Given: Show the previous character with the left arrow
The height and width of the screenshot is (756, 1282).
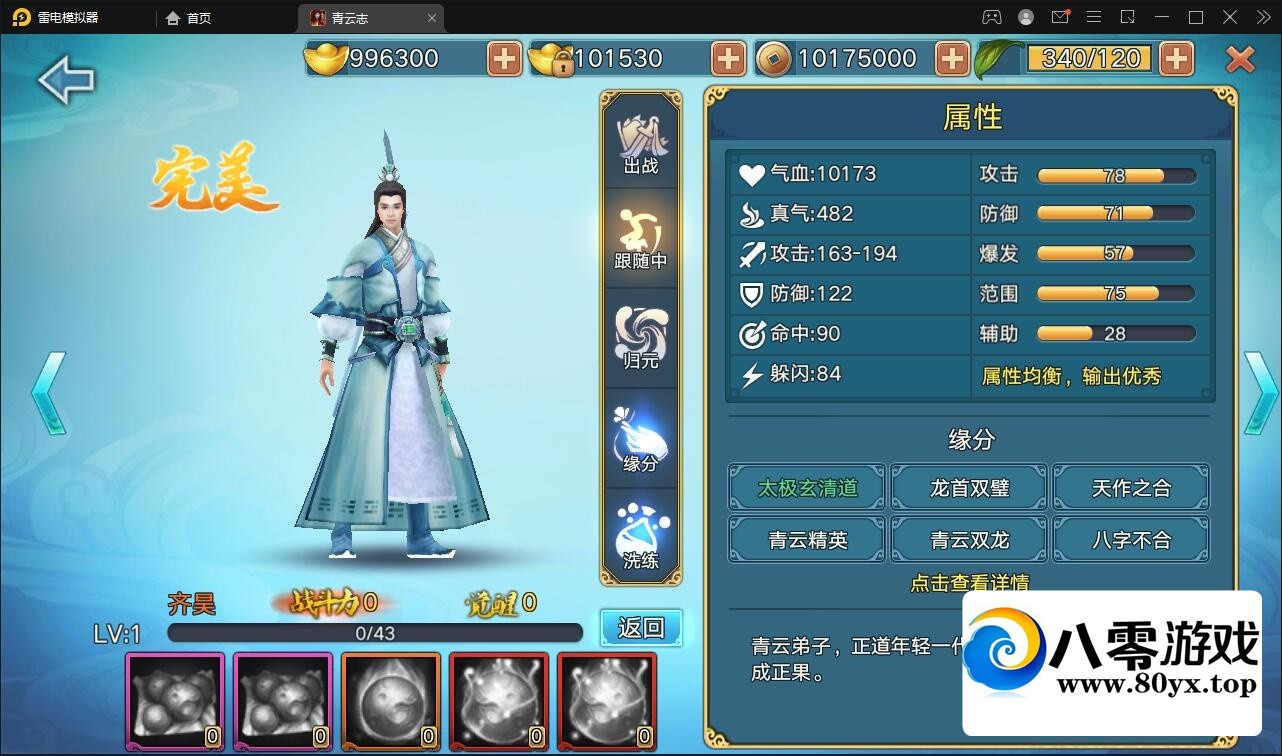Looking at the screenshot, I should coord(48,393).
